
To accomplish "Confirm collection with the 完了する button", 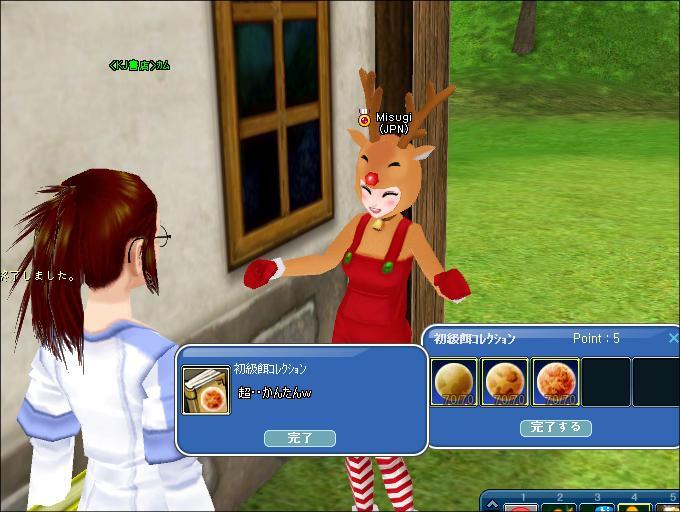I will tap(556, 428).
